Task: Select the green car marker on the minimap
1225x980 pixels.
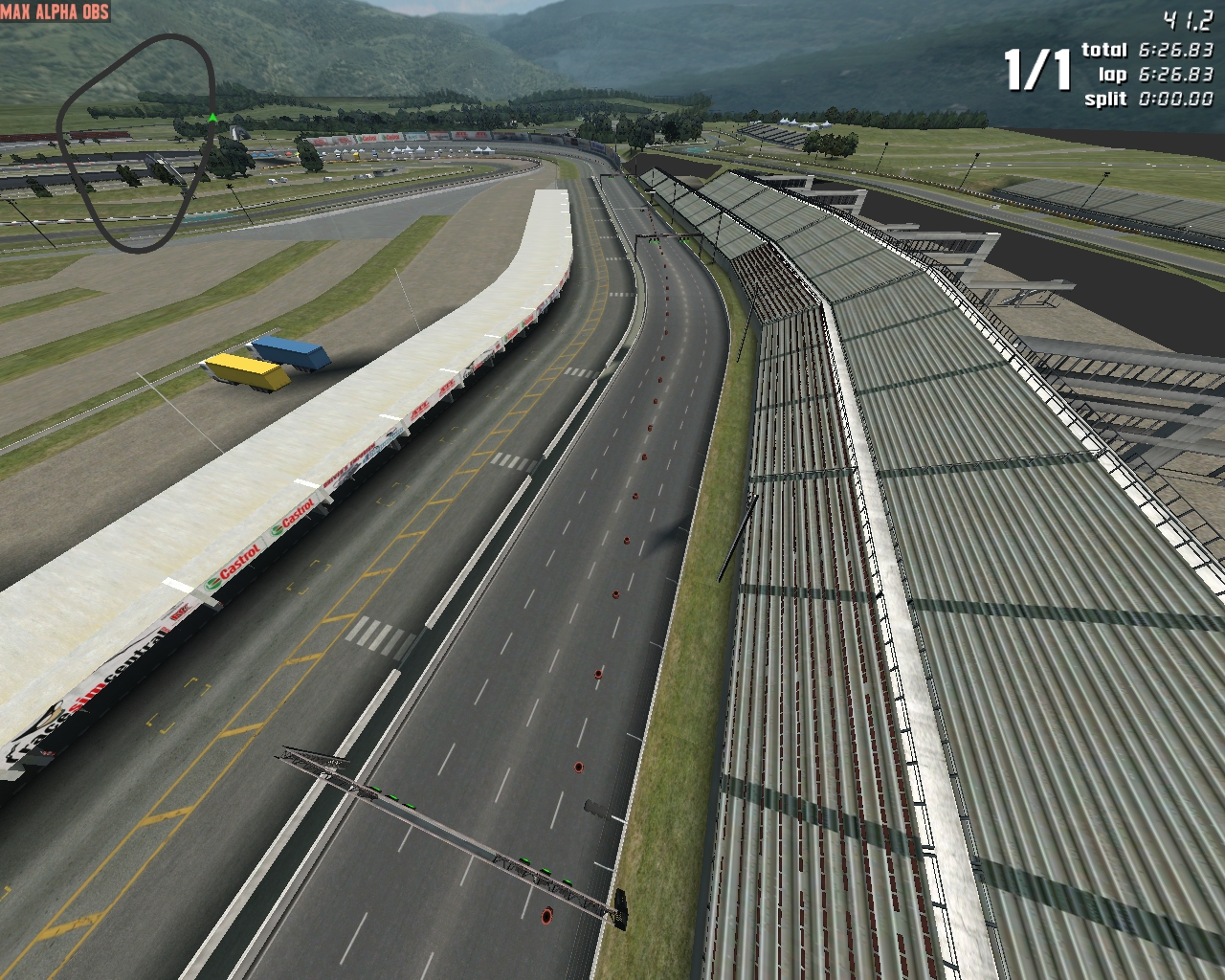Action: (212, 118)
